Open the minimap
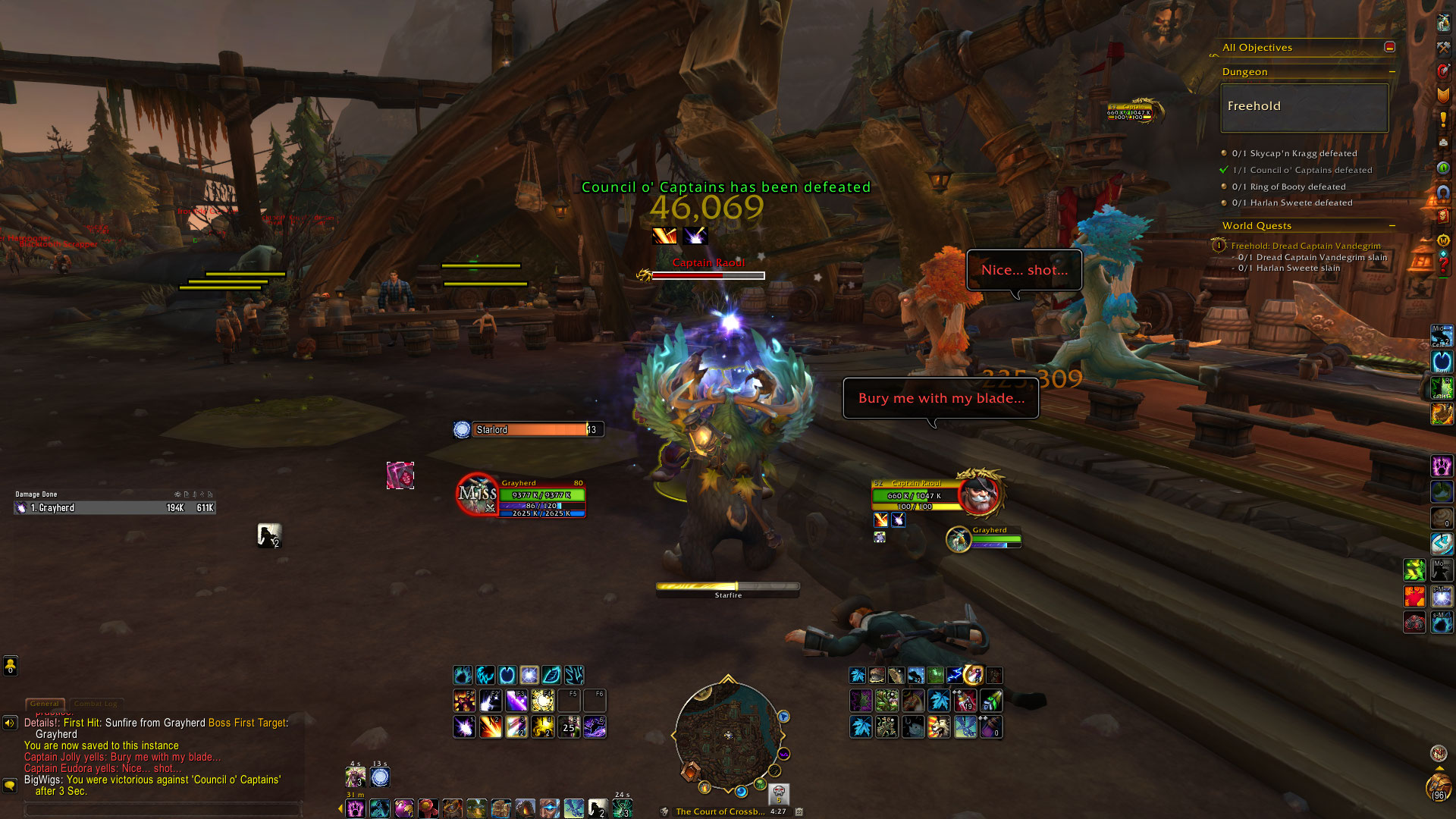This screenshot has width=1456, height=819. click(728, 734)
